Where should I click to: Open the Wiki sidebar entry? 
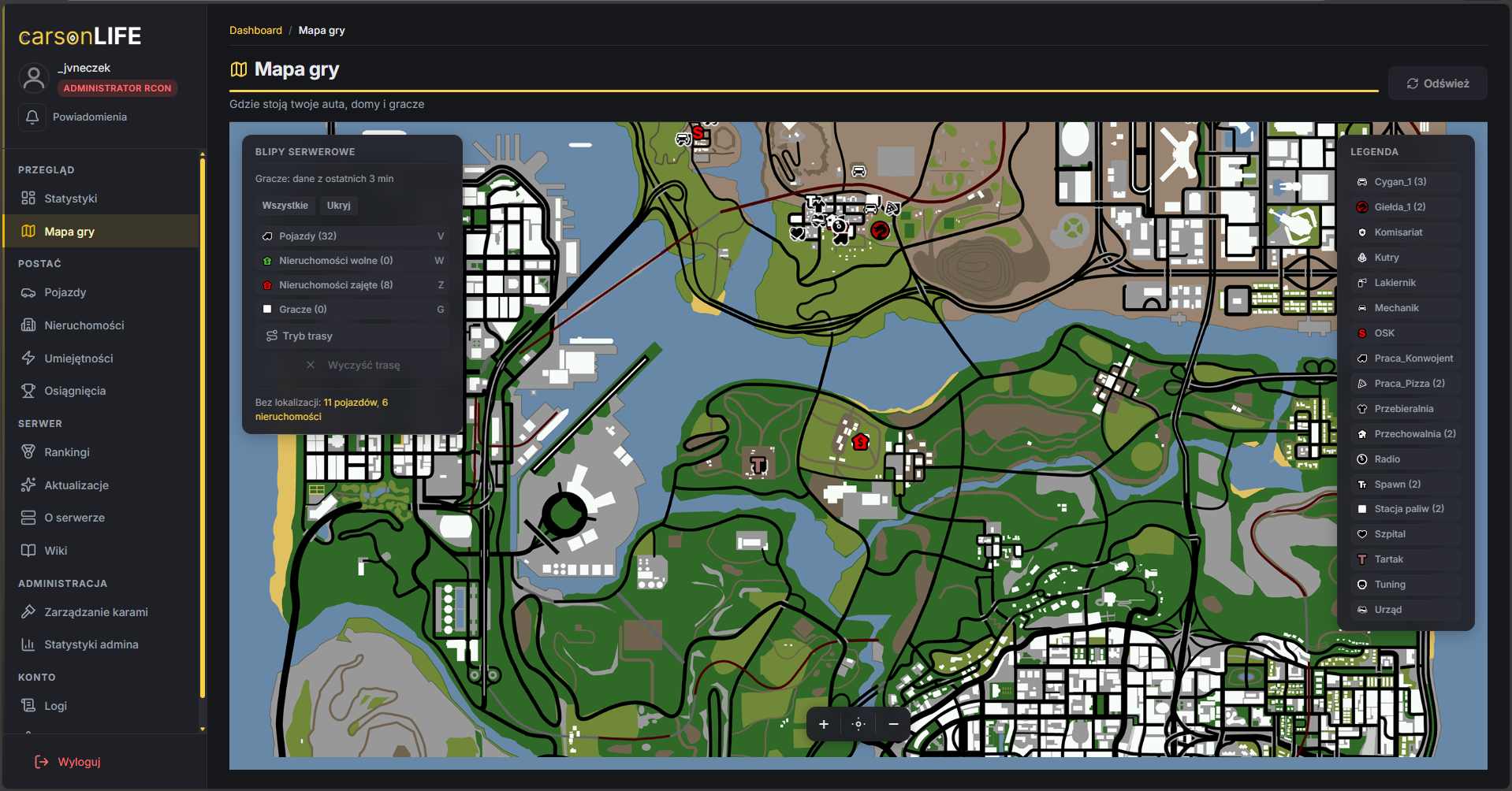coord(55,551)
